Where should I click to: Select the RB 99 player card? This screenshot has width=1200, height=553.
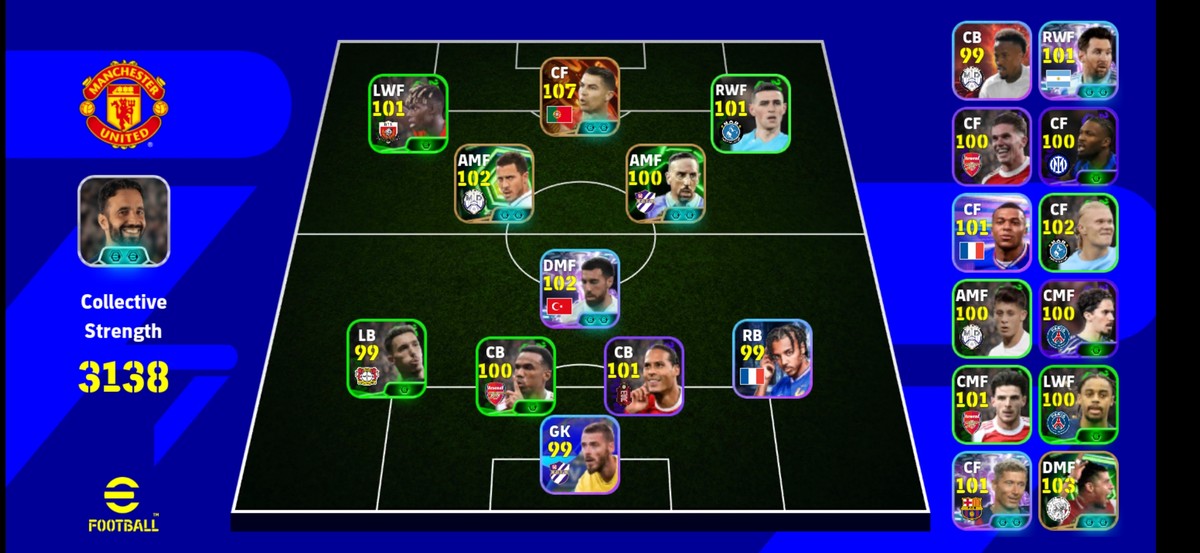coord(771,358)
